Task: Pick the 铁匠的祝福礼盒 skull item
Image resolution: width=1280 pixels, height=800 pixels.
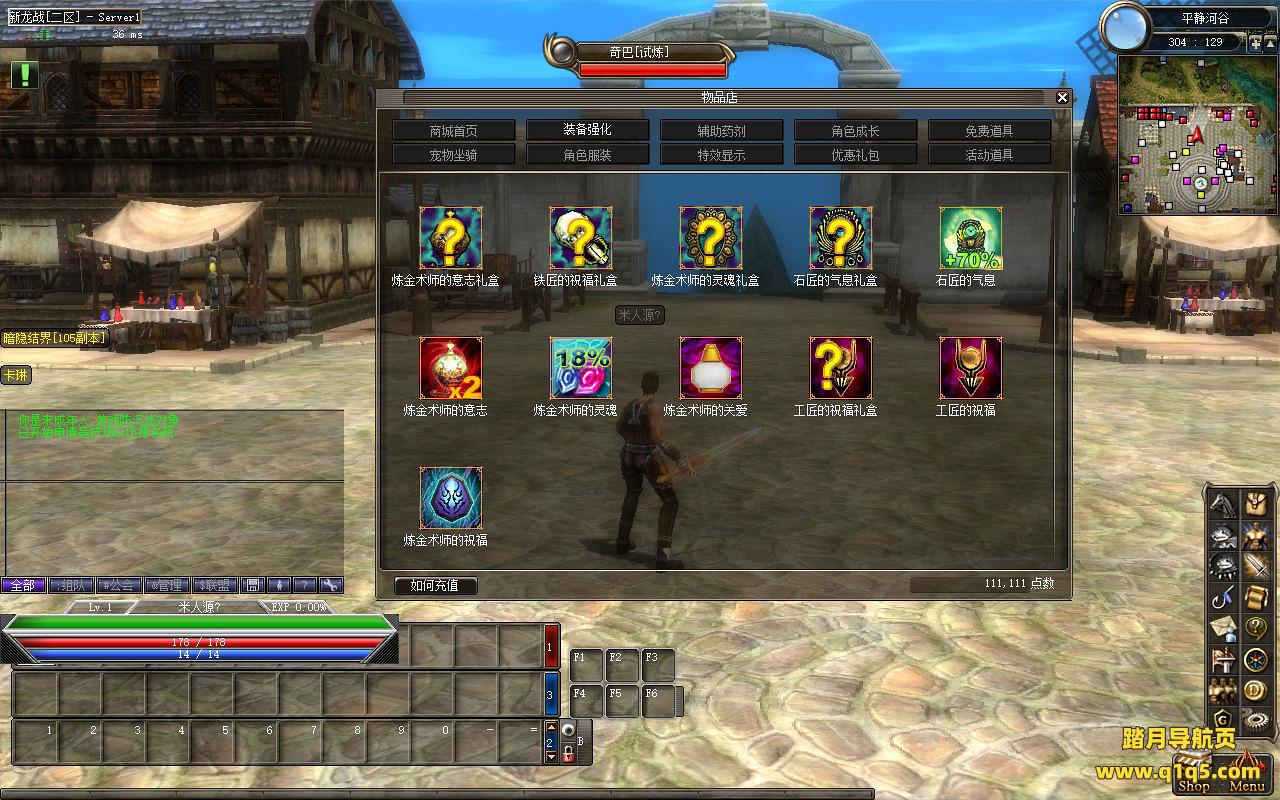Action: pyautogui.click(x=580, y=238)
